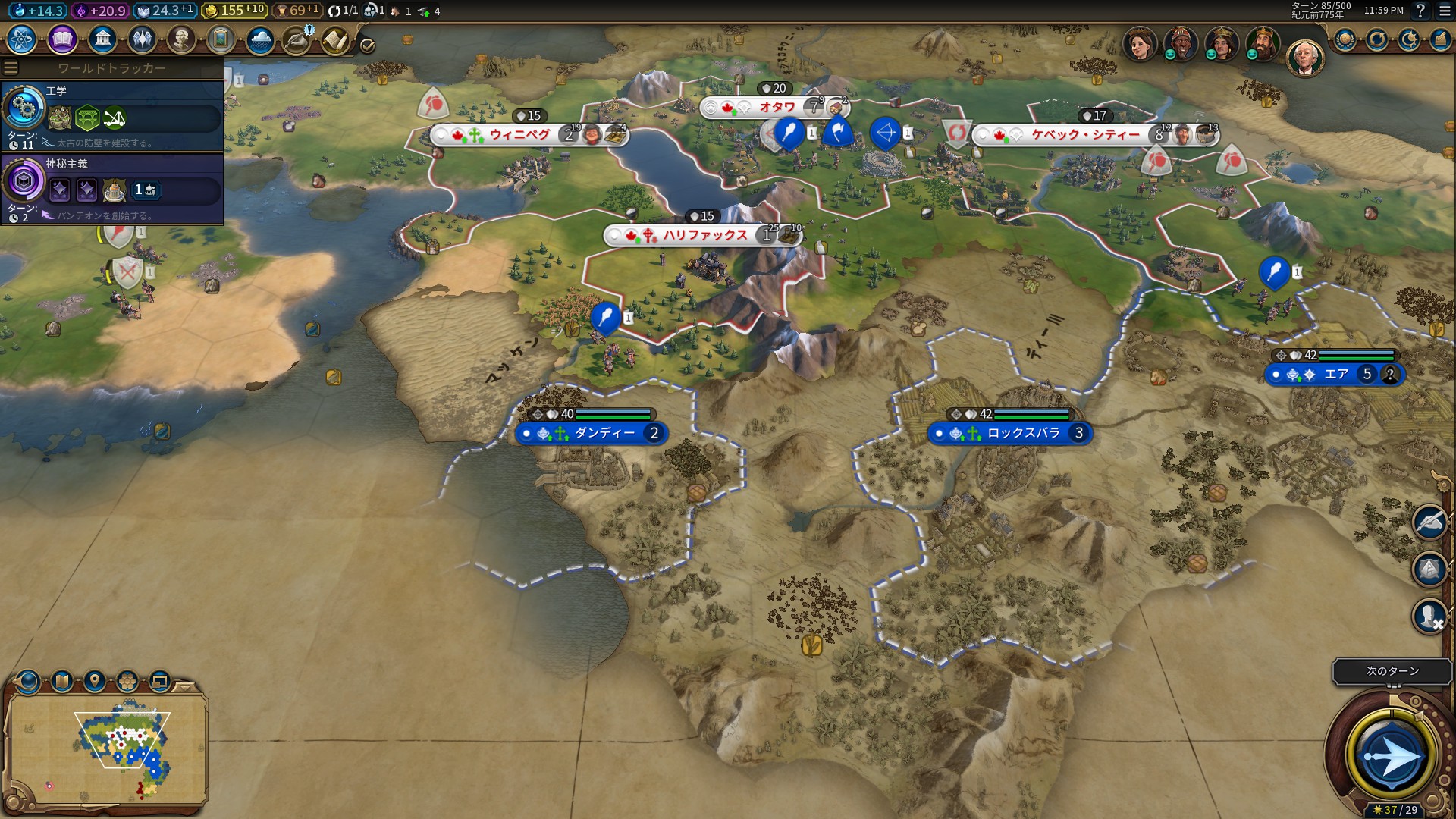Open the technology tree atom icon
The width and height of the screenshot is (1456, 819).
[x=22, y=39]
